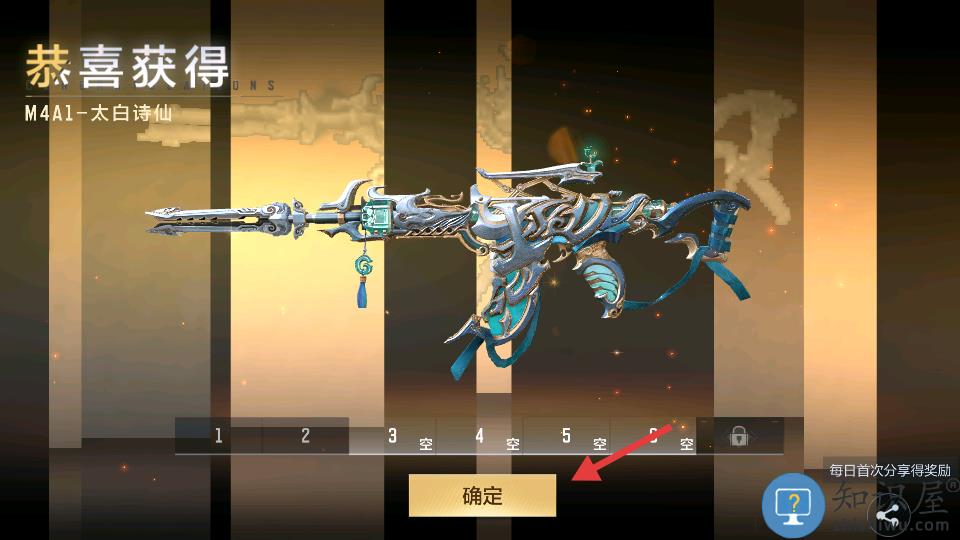Click the locked loadout slot padlock
The width and height of the screenshot is (960, 540).
739,436
